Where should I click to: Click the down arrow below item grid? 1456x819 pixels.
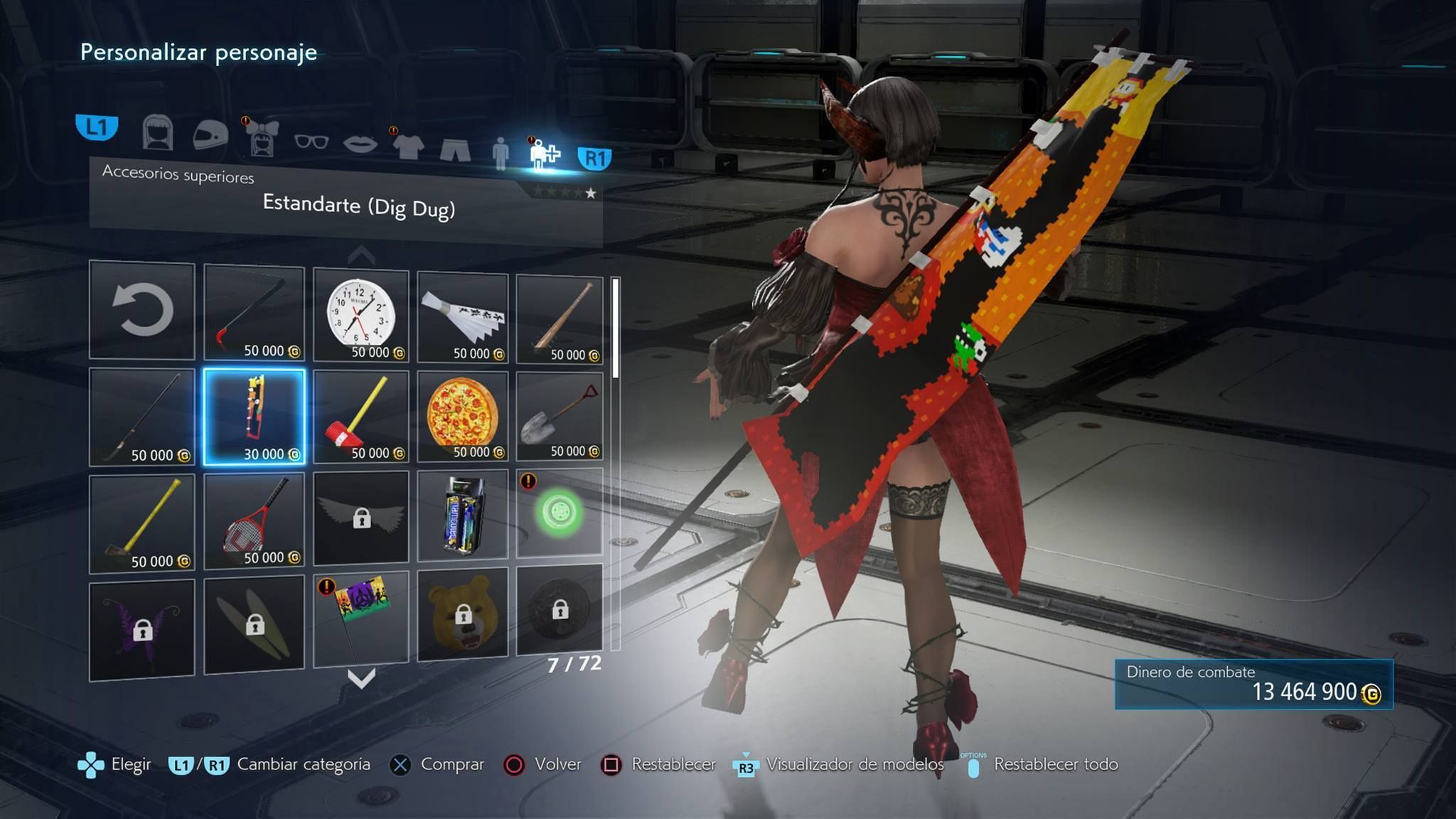[361, 679]
